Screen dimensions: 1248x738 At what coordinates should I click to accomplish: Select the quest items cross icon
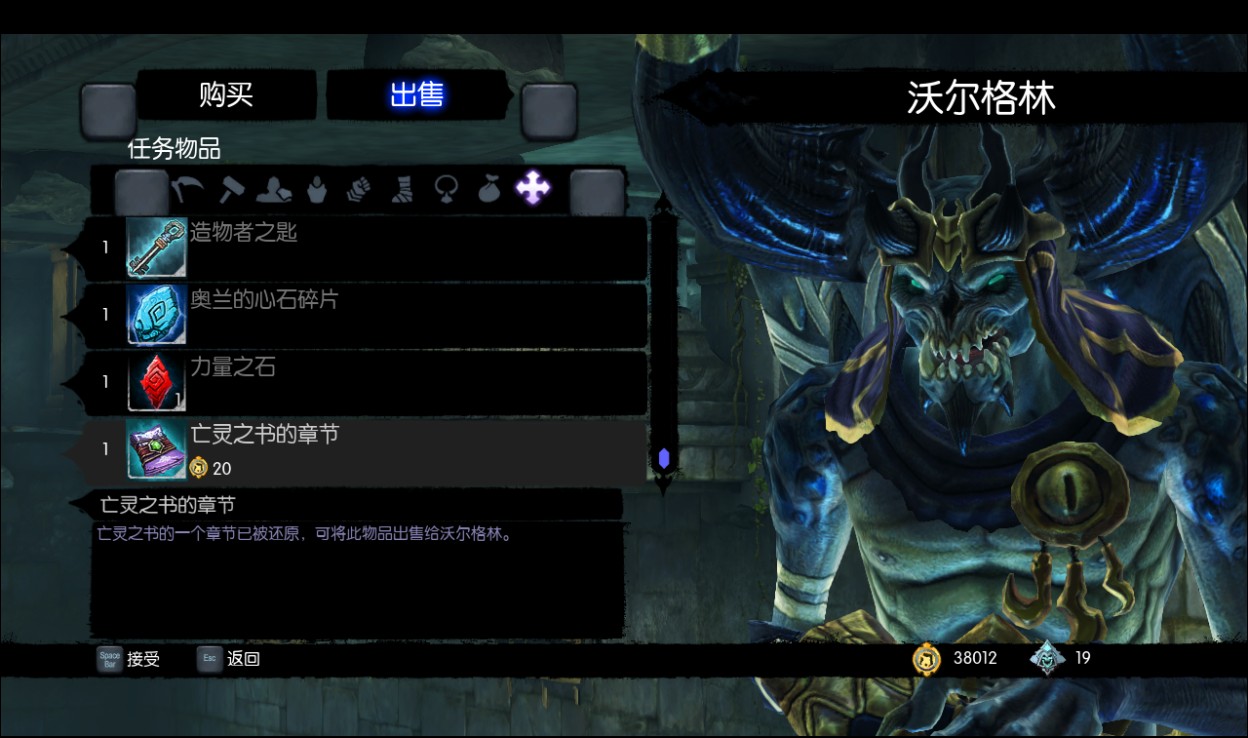tap(532, 187)
